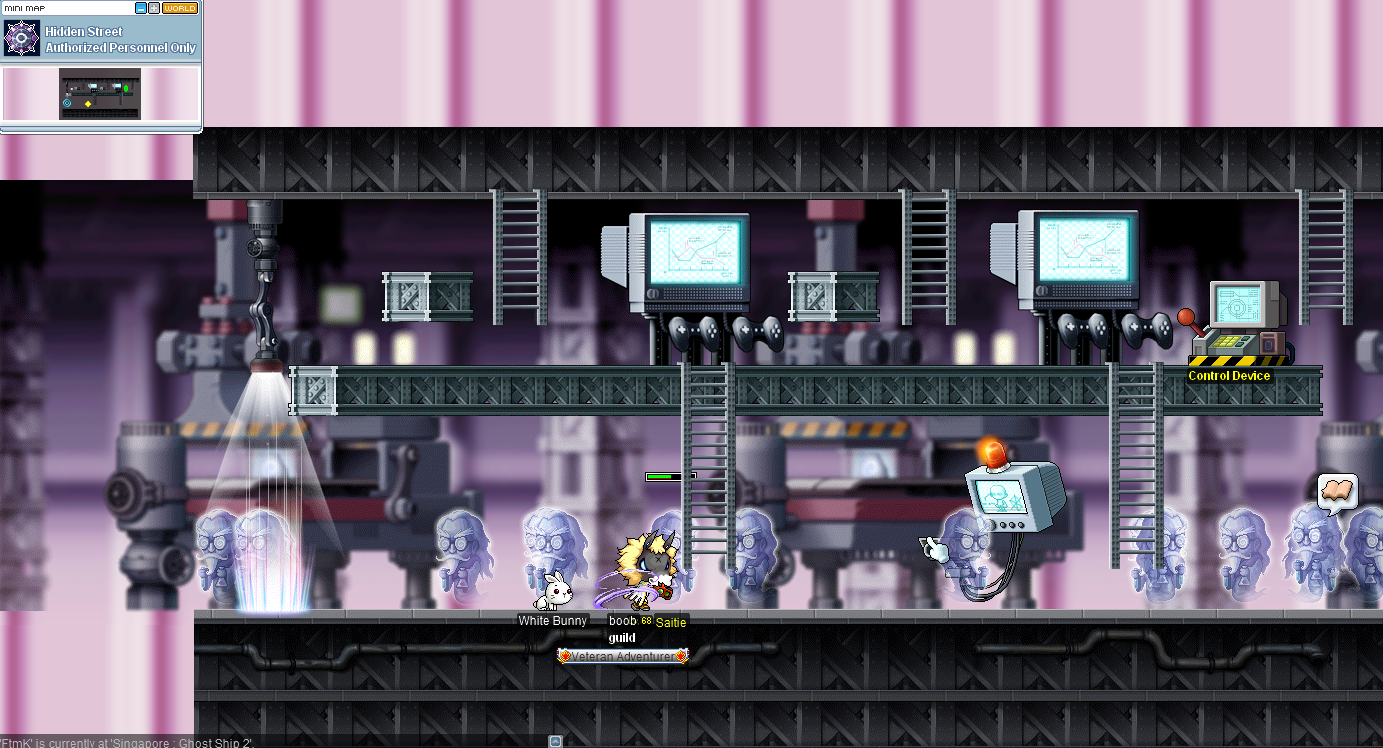Image resolution: width=1383 pixels, height=748 pixels.
Task: Select the blue portal marker on the mini map
Action: click(x=67, y=103)
